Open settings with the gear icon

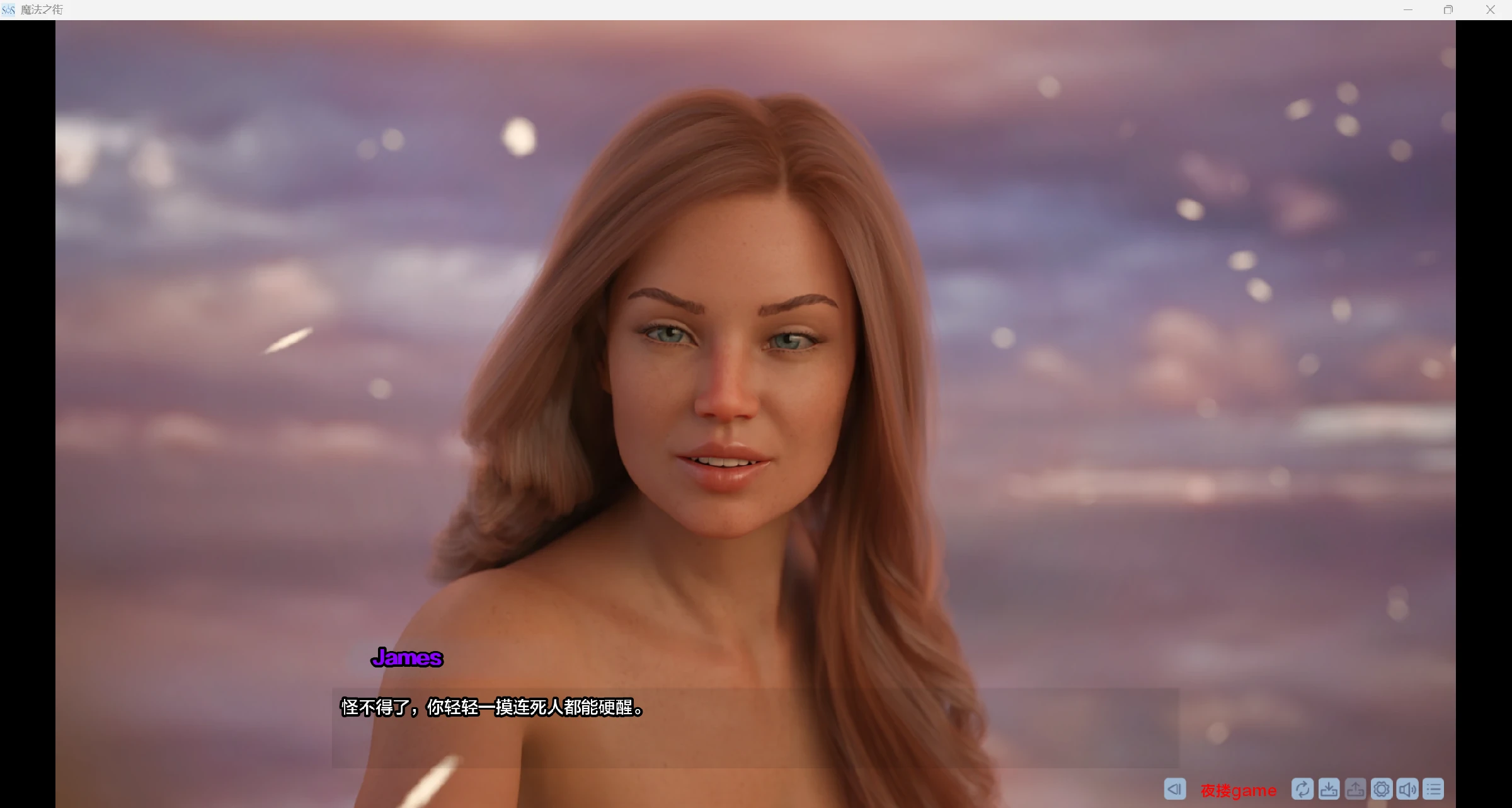pyautogui.click(x=1382, y=789)
